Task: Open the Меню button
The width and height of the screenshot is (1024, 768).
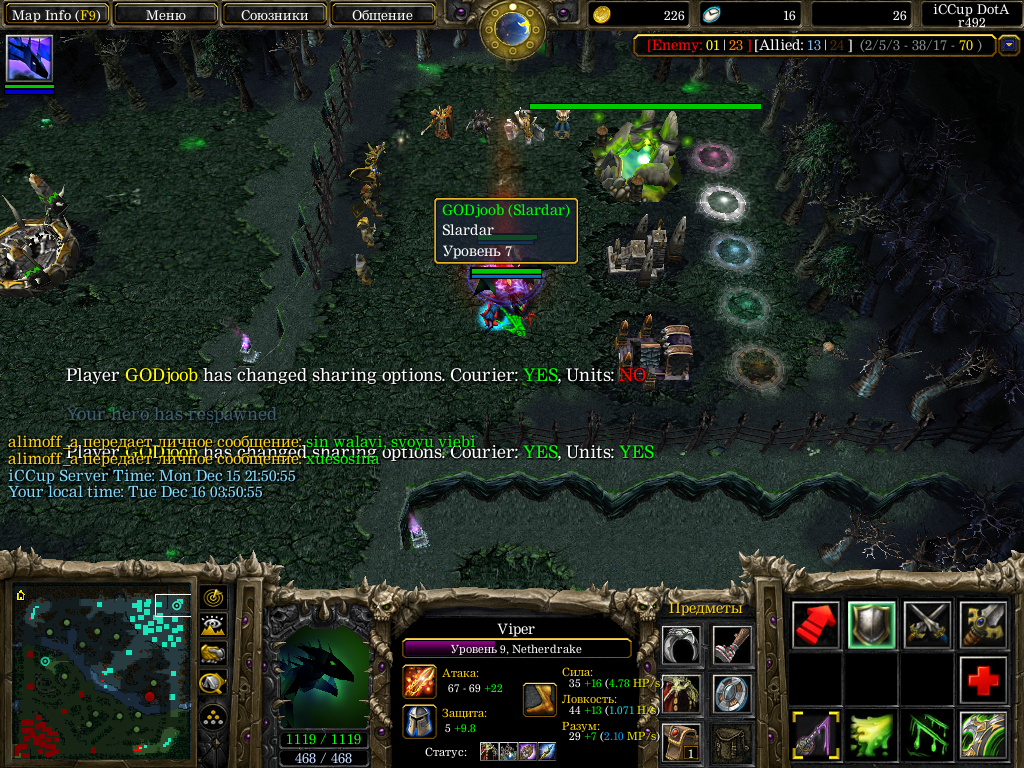Action: coord(165,15)
